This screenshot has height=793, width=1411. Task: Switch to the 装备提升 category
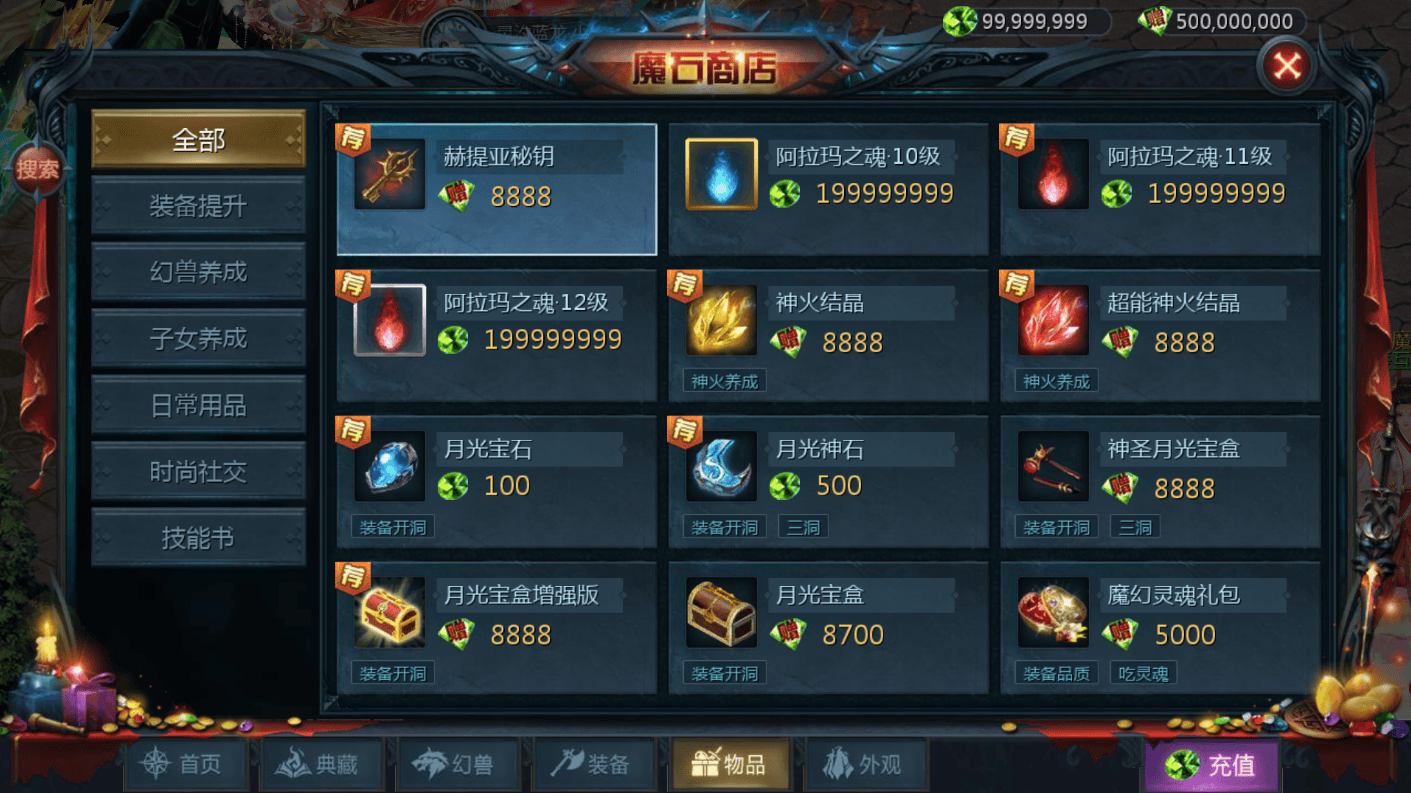point(197,205)
